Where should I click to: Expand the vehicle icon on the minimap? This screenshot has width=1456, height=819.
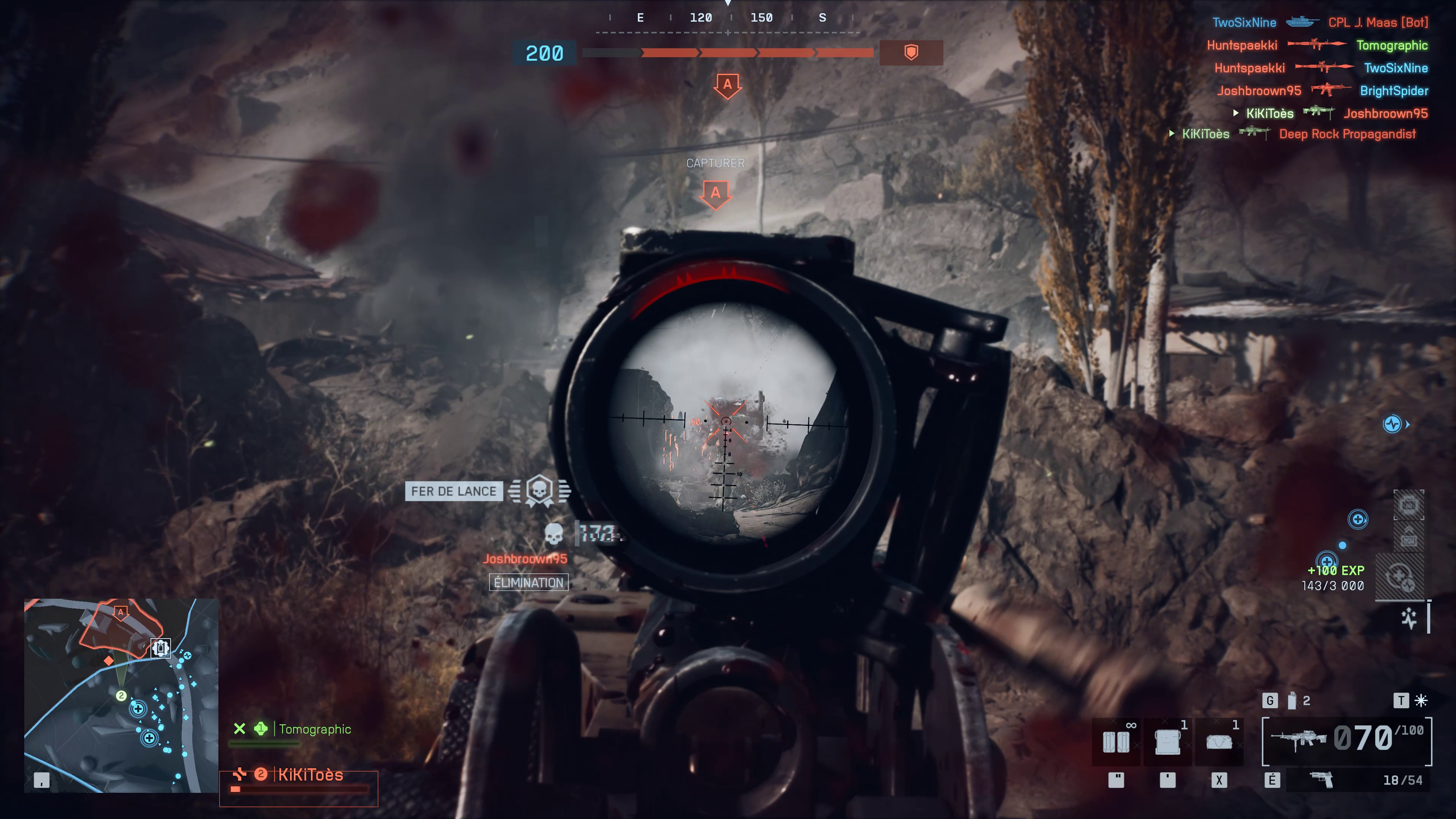(x=160, y=648)
